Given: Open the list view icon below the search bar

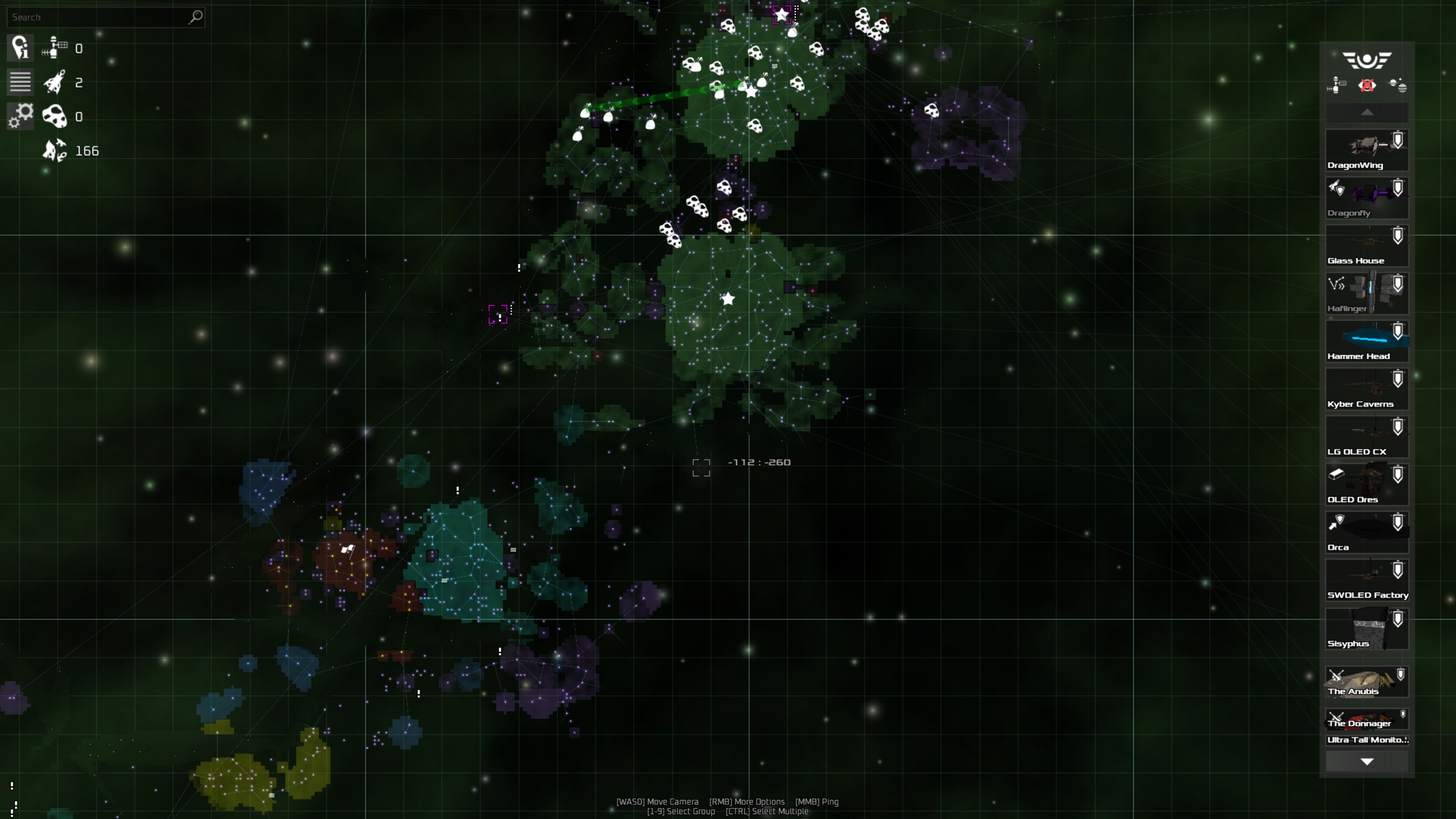Looking at the screenshot, I should (x=20, y=82).
